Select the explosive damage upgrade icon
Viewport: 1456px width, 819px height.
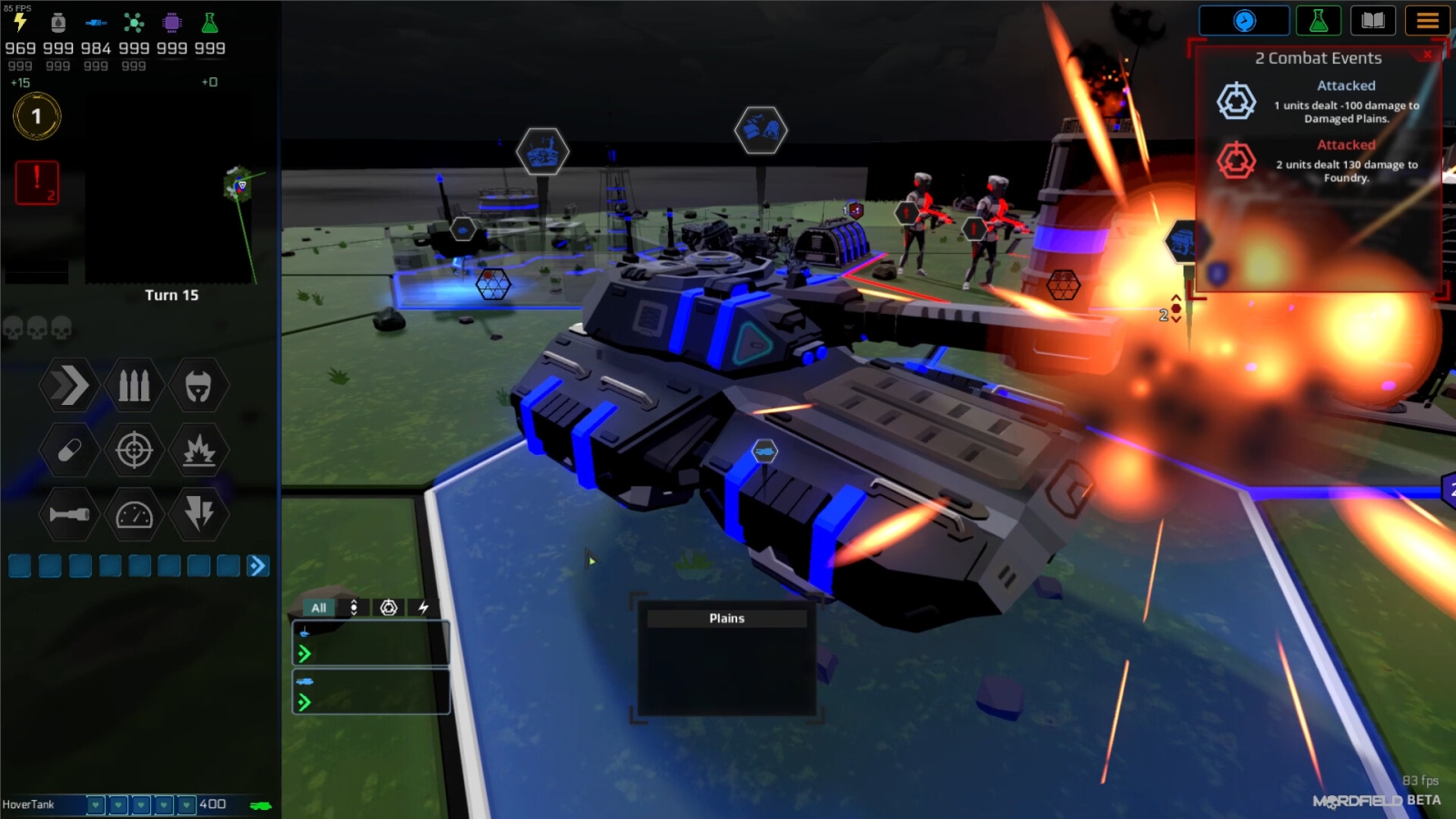(197, 450)
